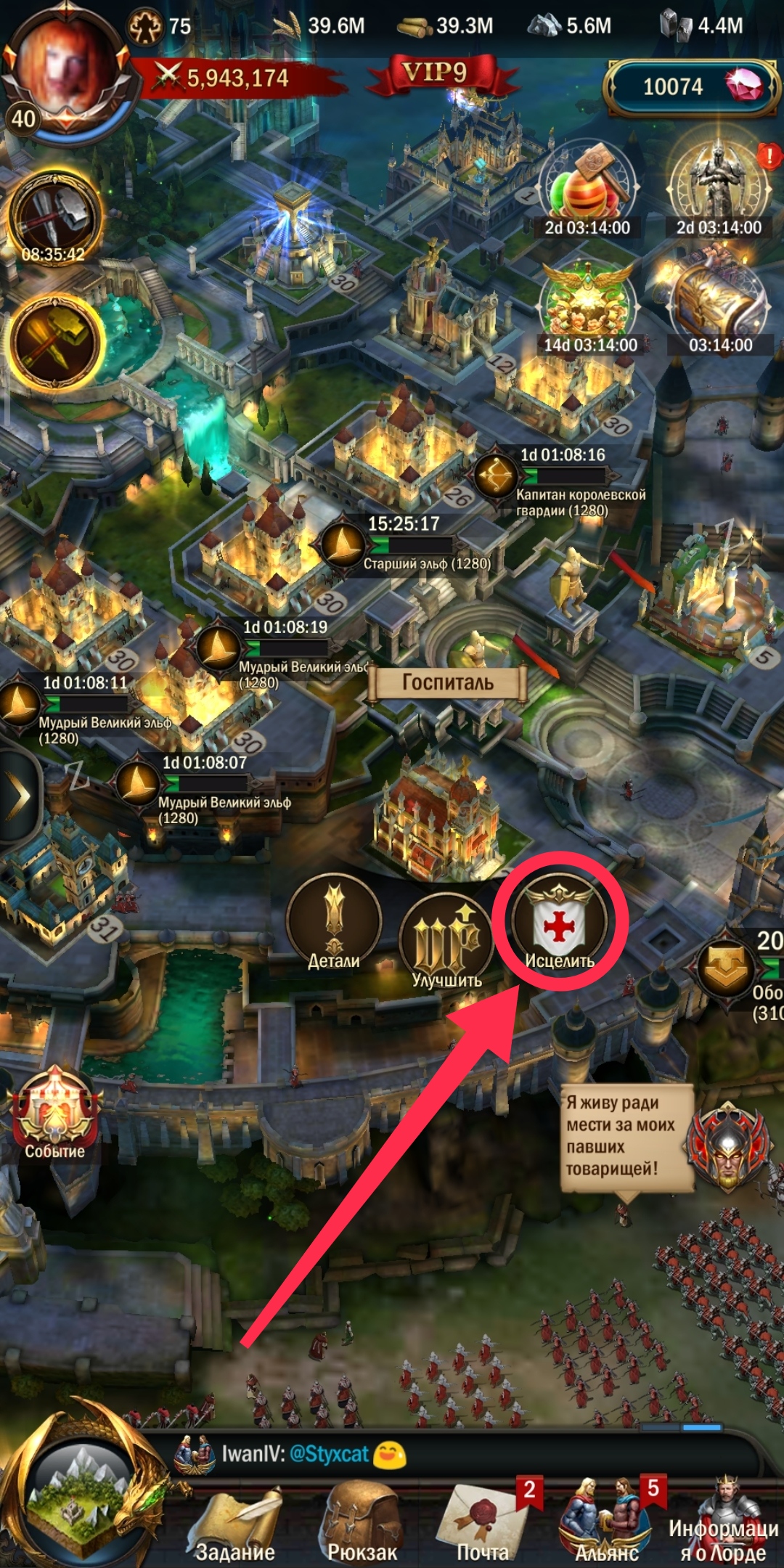This screenshot has height=1568, width=784.
Task: Open the Задание quests menu
Action: coord(235,1524)
